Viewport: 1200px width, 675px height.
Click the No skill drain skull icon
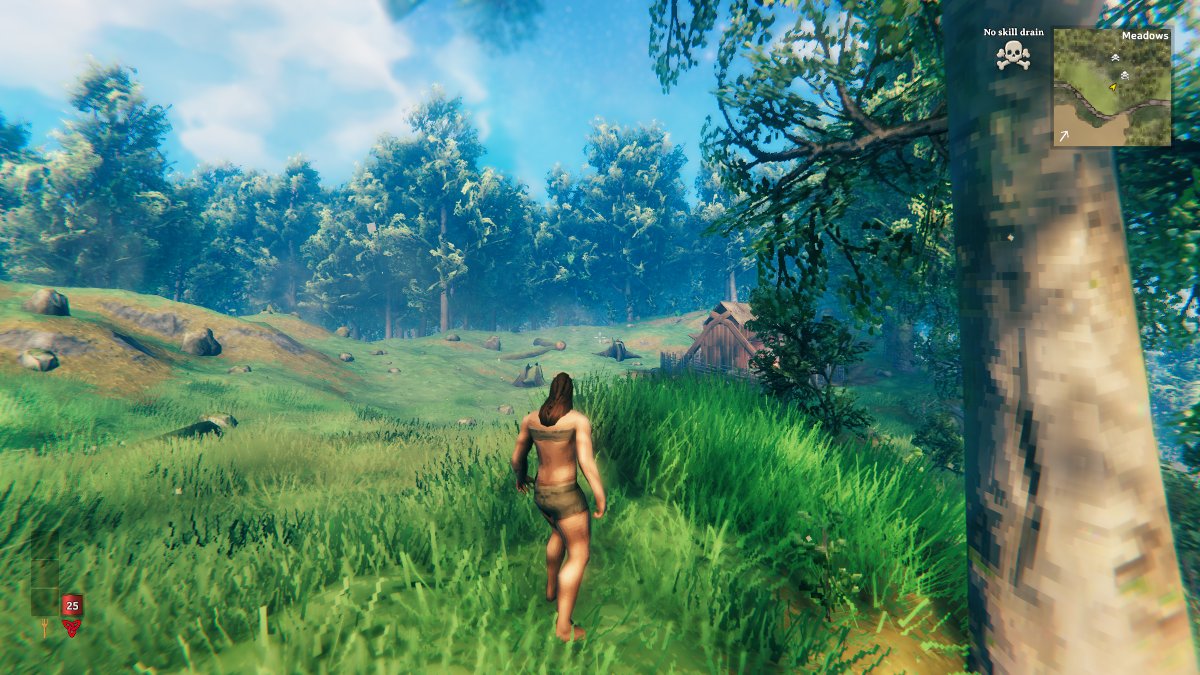pos(1013,55)
